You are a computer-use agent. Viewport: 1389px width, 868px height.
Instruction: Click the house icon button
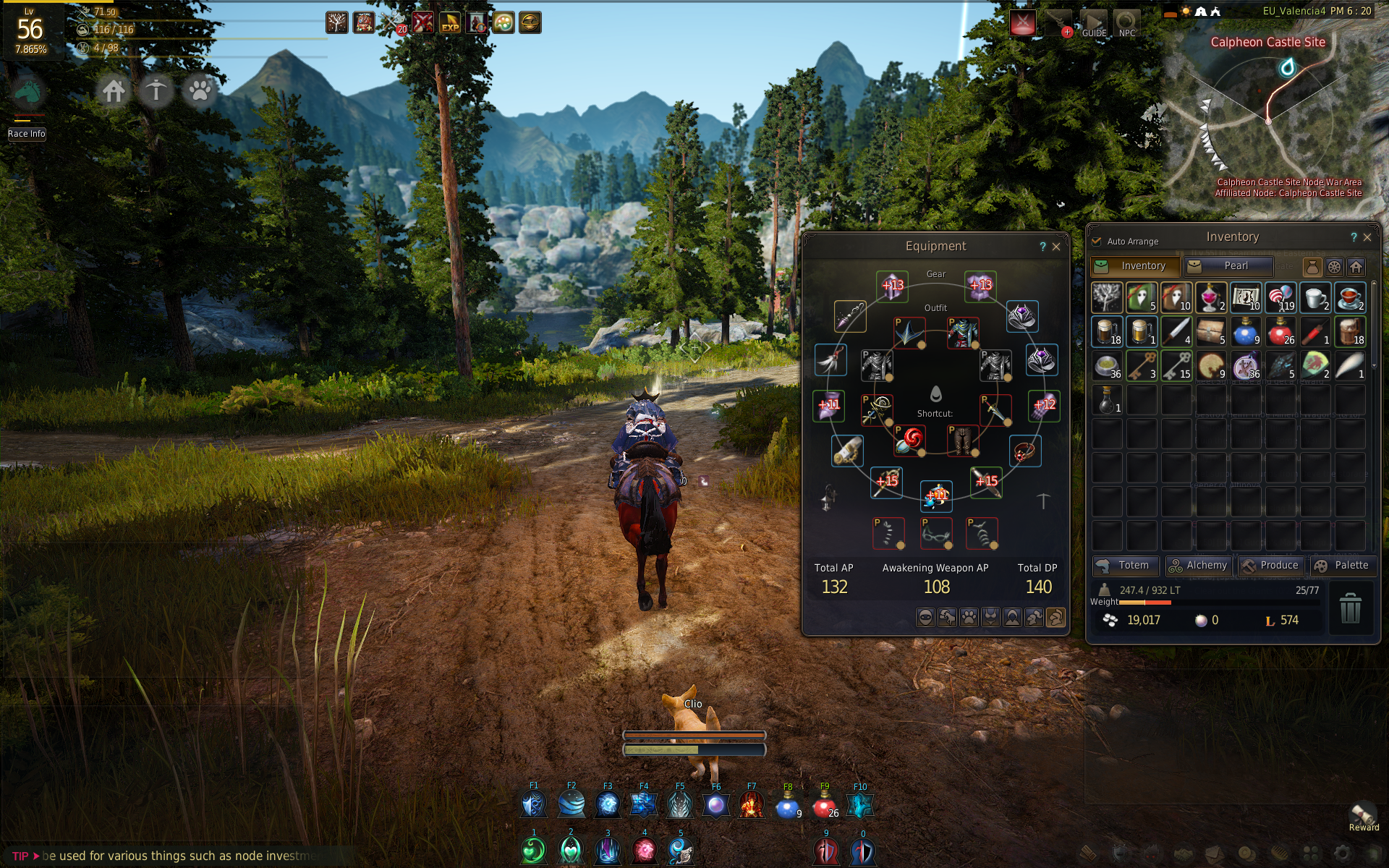pyautogui.click(x=114, y=91)
